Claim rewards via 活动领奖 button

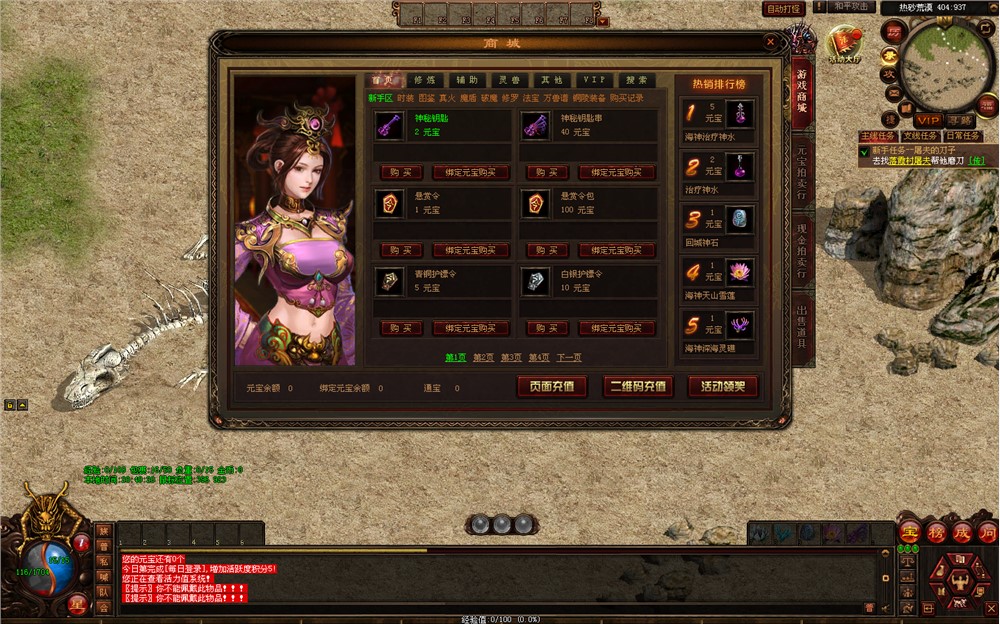(x=722, y=386)
